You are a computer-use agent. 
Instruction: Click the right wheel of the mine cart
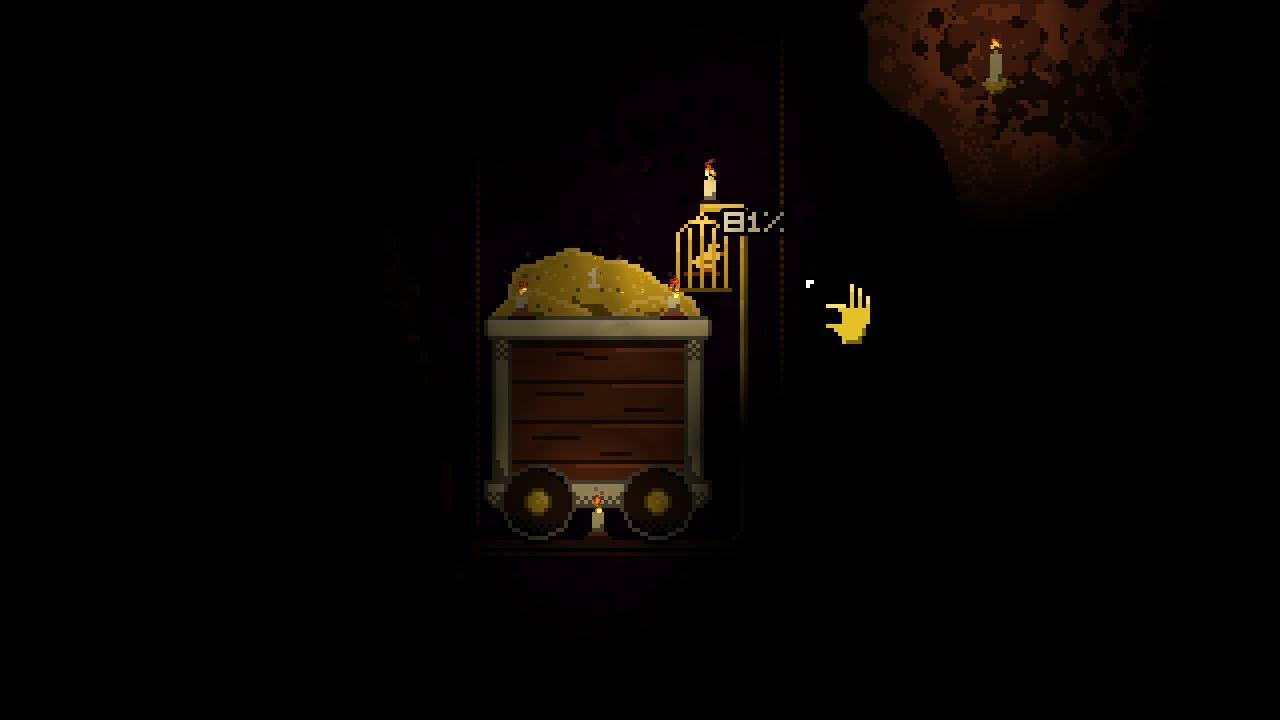657,500
